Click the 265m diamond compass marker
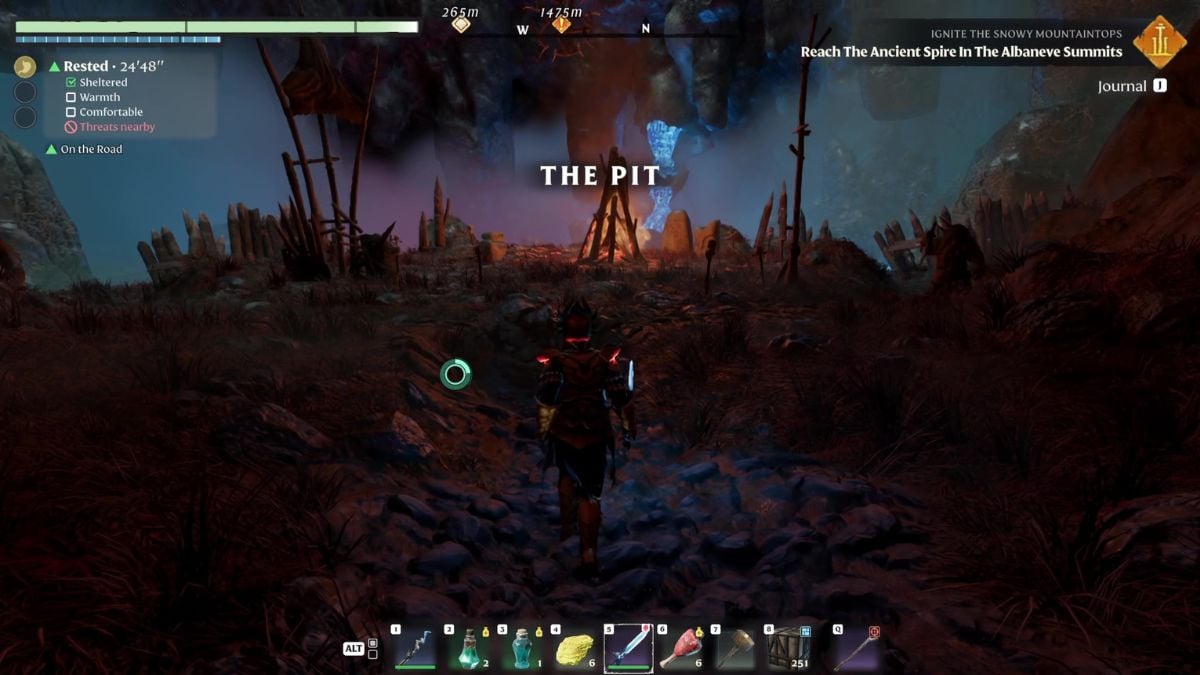The width and height of the screenshot is (1200, 675). click(460, 23)
